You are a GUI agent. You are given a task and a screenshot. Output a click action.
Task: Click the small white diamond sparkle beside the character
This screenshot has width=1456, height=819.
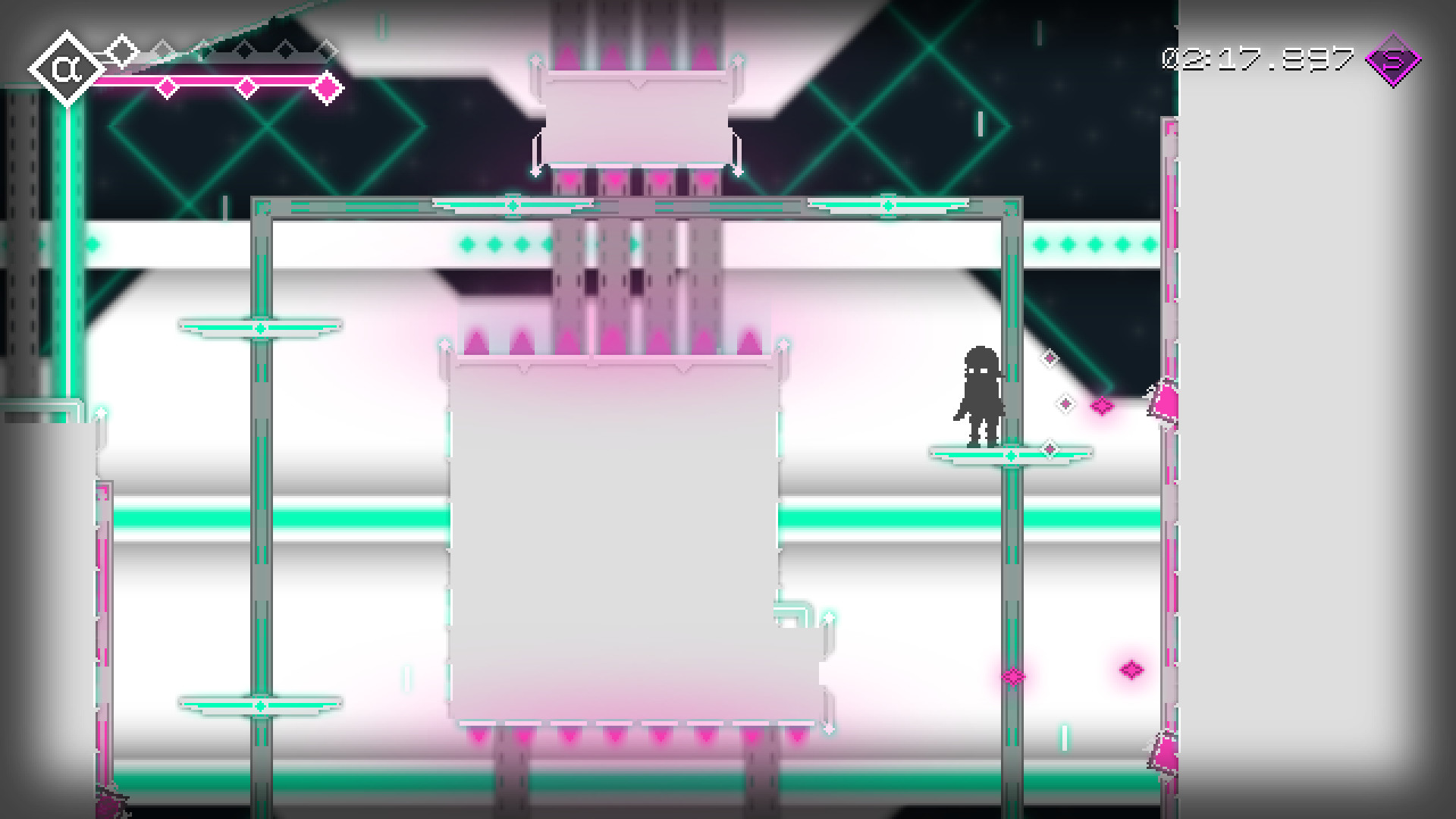1050,358
